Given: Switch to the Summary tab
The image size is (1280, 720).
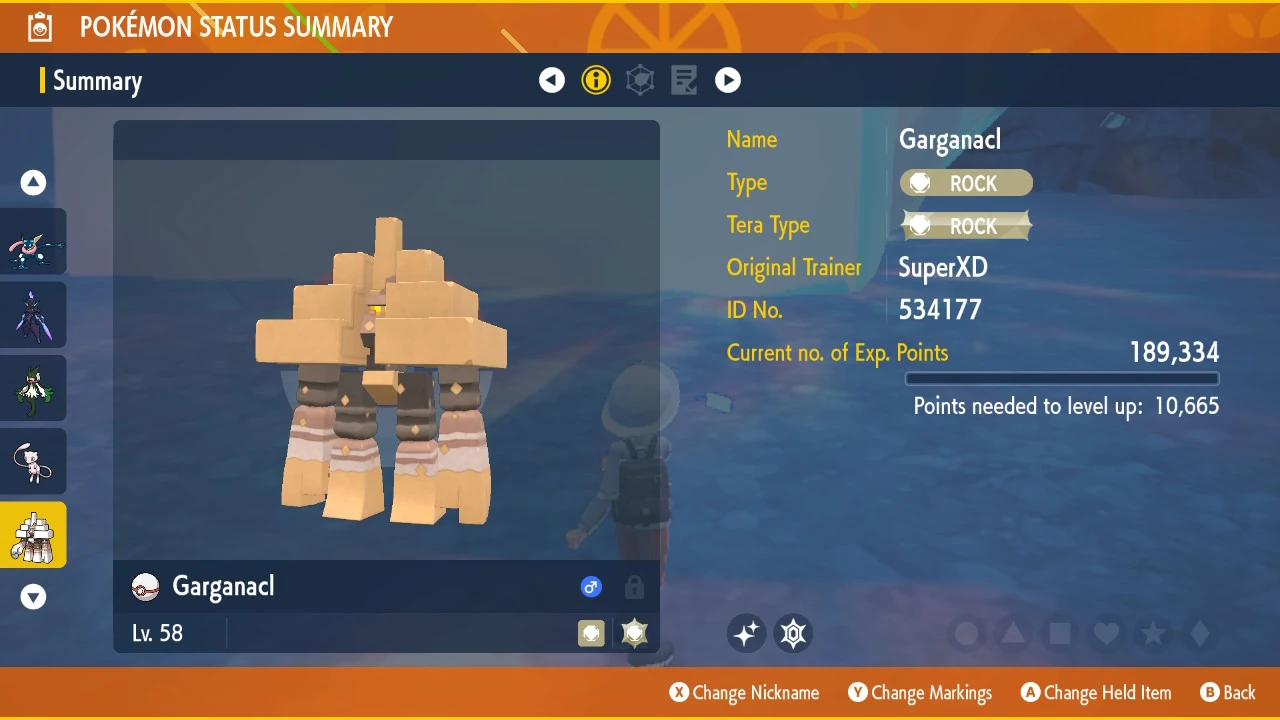Looking at the screenshot, I should tap(97, 80).
